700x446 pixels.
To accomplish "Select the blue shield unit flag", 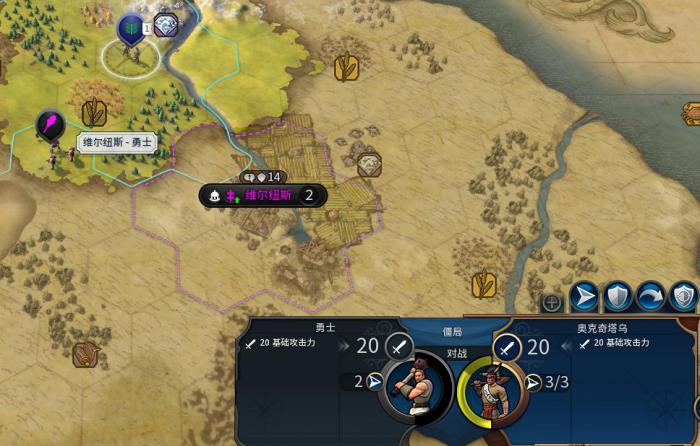I will 131,28.
